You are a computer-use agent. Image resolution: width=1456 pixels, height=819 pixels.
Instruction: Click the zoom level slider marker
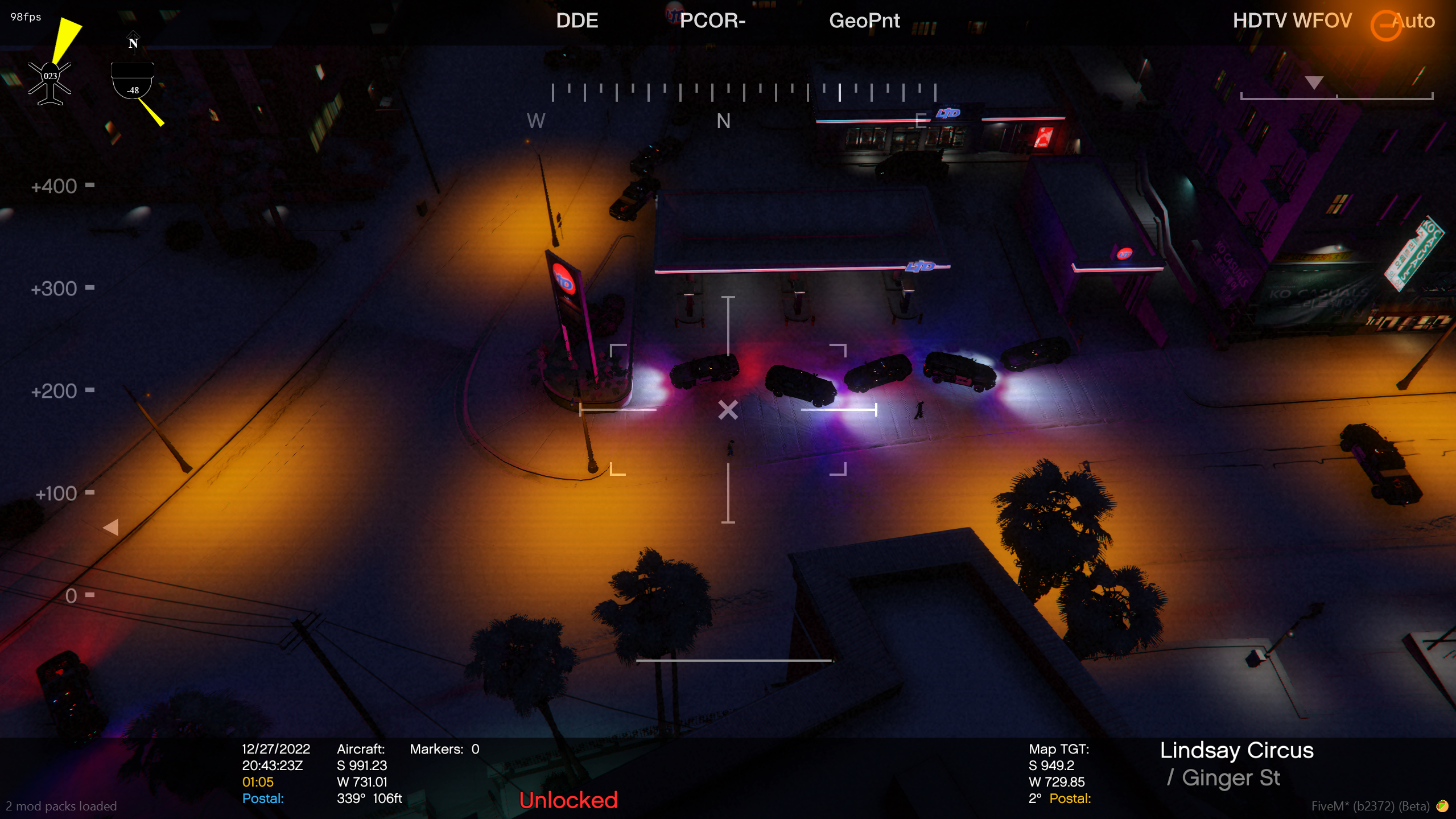point(1313,83)
